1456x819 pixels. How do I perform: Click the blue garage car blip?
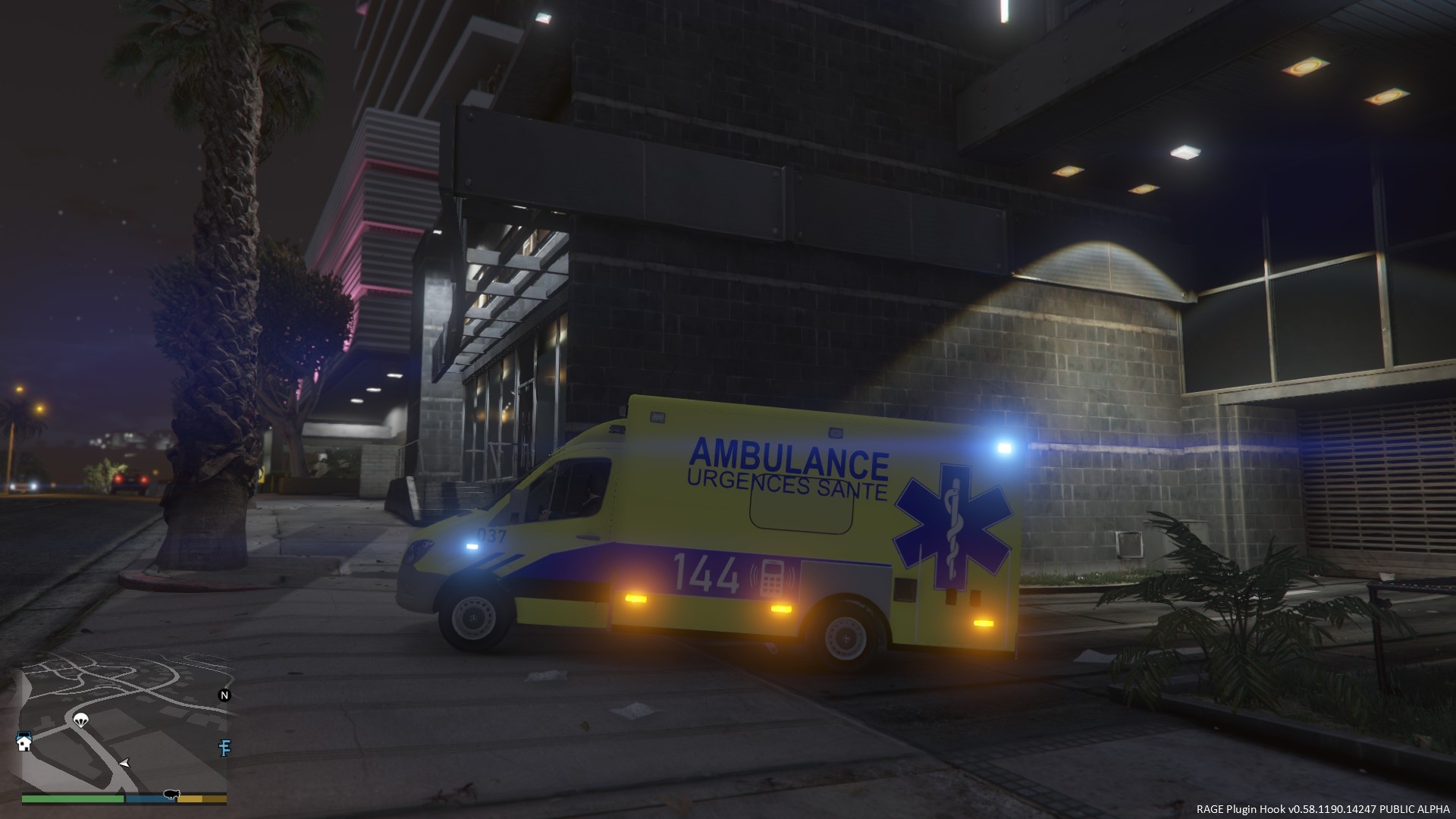pyautogui.click(x=24, y=736)
